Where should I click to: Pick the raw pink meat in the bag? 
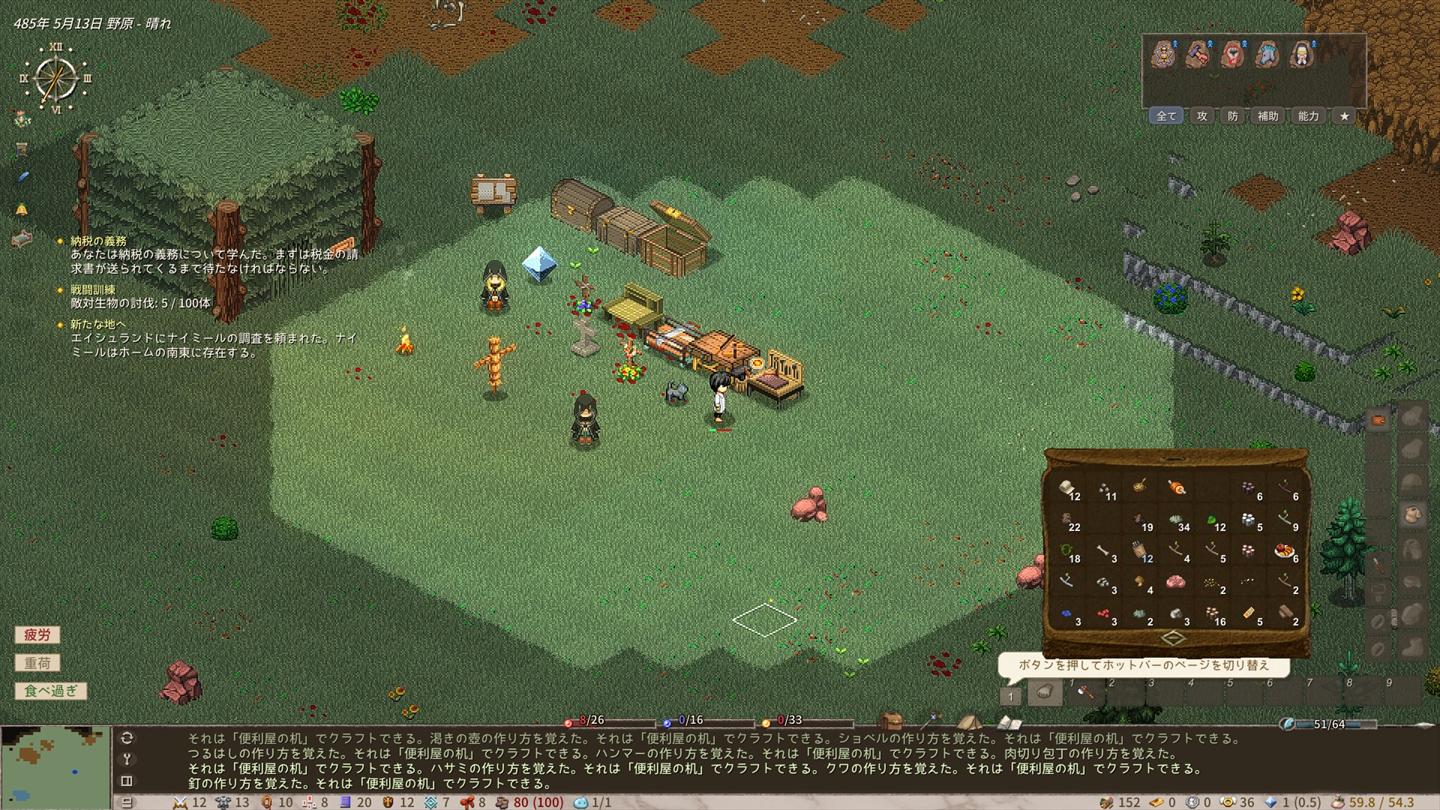[x=1176, y=581]
